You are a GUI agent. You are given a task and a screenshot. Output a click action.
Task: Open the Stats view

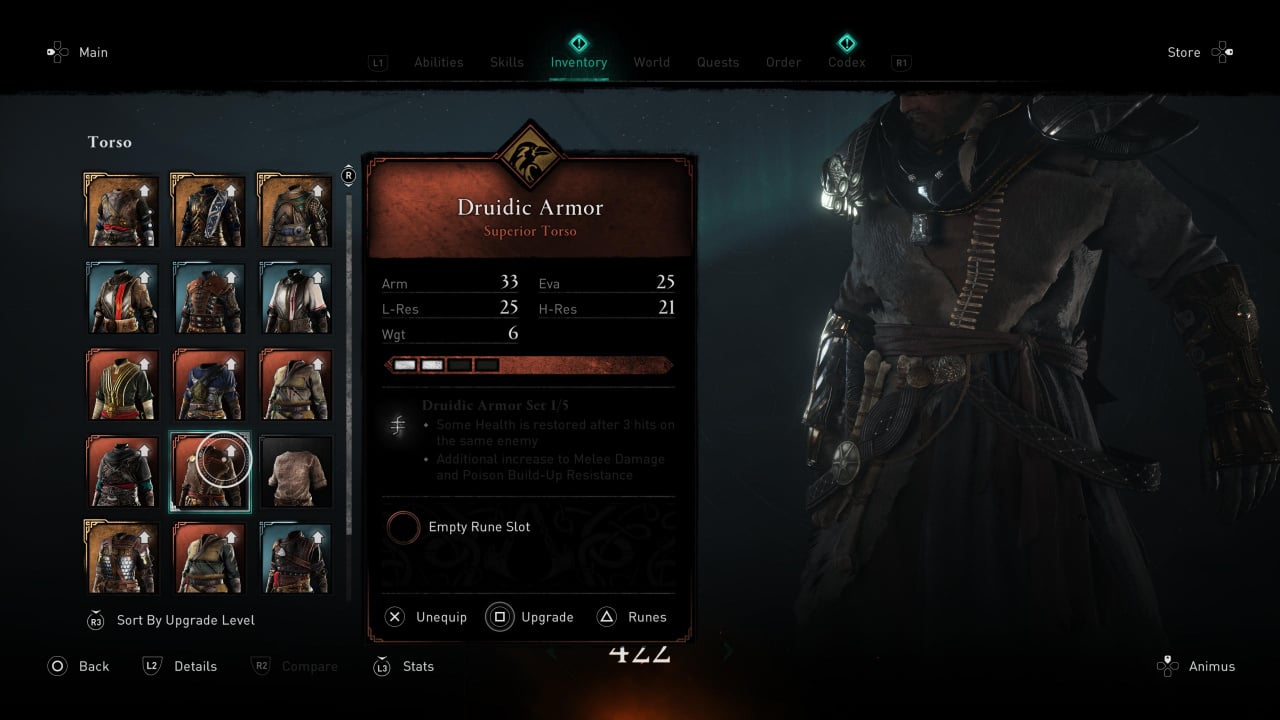418,666
